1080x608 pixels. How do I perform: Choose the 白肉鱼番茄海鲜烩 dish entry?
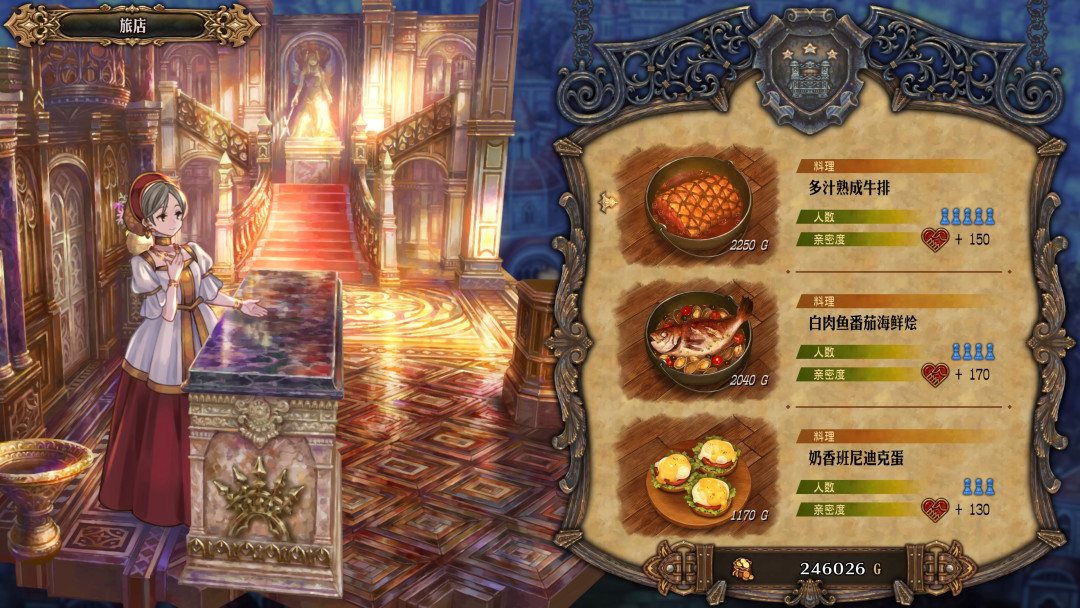click(x=862, y=323)
